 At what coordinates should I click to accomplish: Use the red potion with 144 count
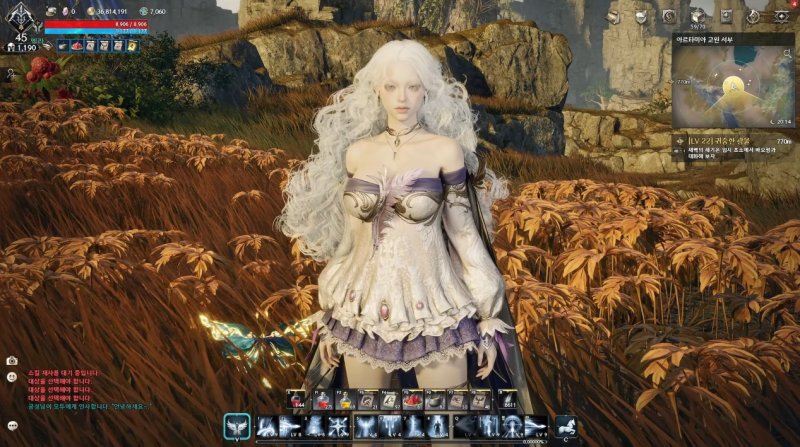[298, 400]
